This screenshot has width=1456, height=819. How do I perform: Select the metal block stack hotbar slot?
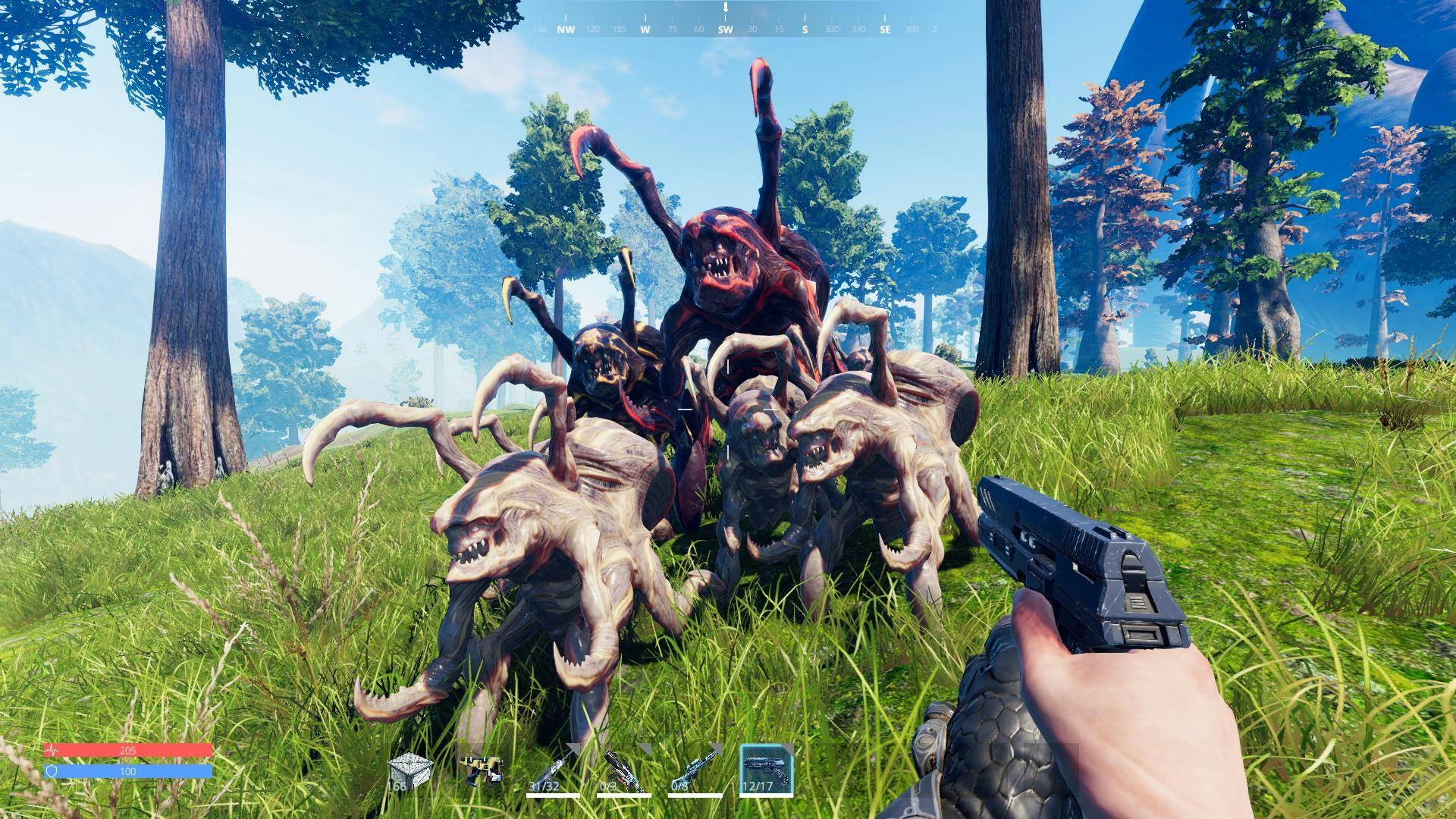(x=409, y=770)
